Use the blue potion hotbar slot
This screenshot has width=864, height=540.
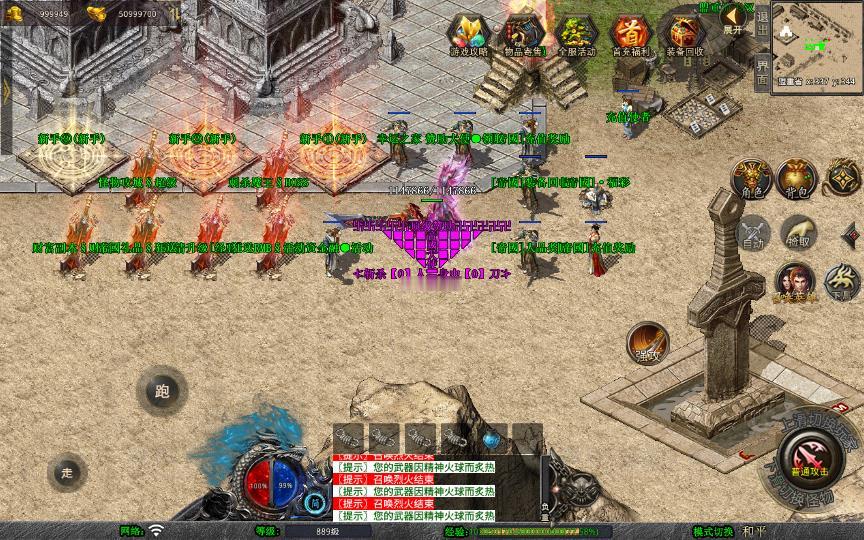[491, 438]
